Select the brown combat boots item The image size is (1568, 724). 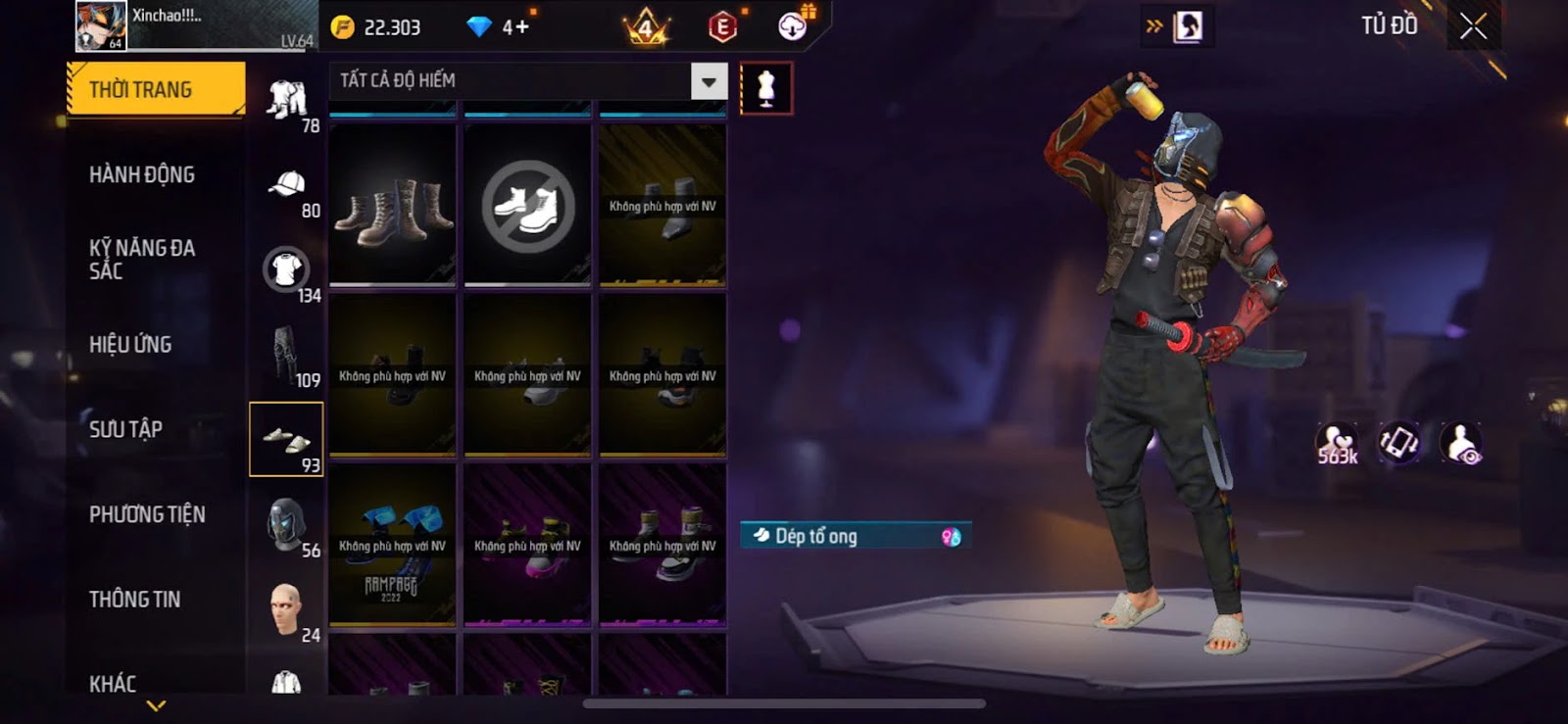[392, 206]
